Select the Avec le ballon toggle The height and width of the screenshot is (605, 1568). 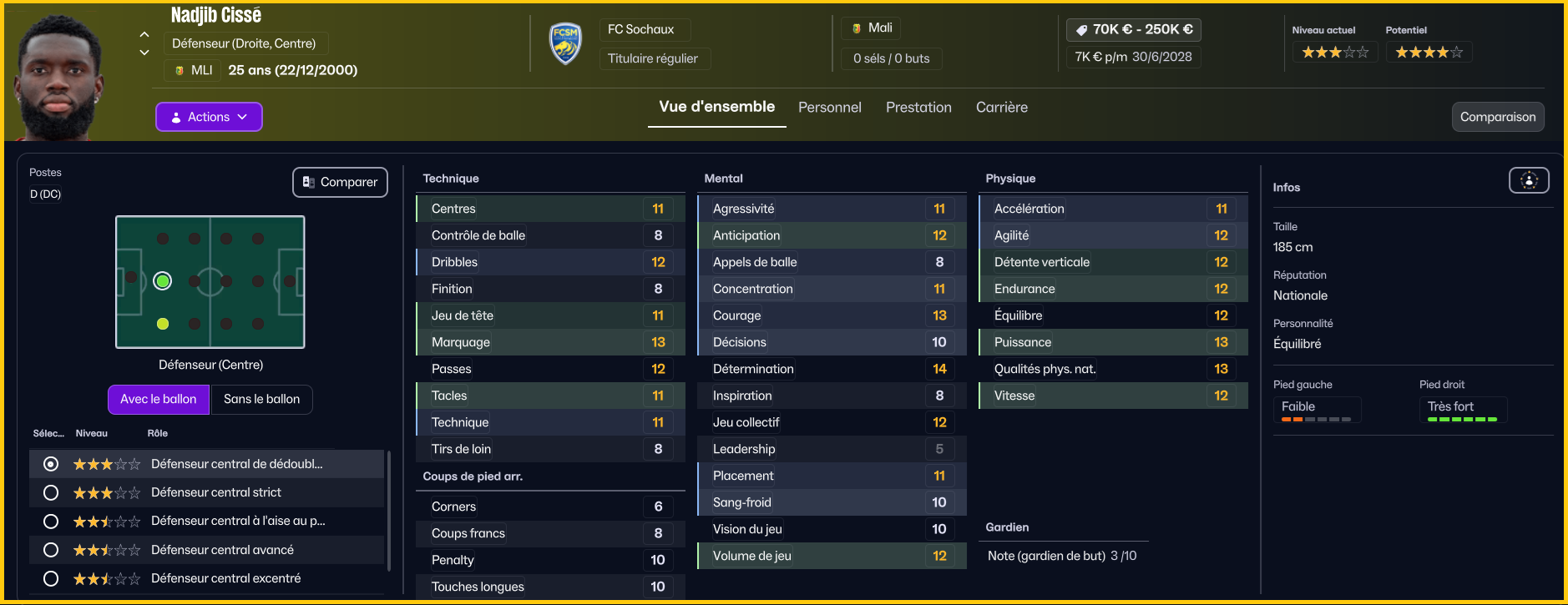pos(159,399)
